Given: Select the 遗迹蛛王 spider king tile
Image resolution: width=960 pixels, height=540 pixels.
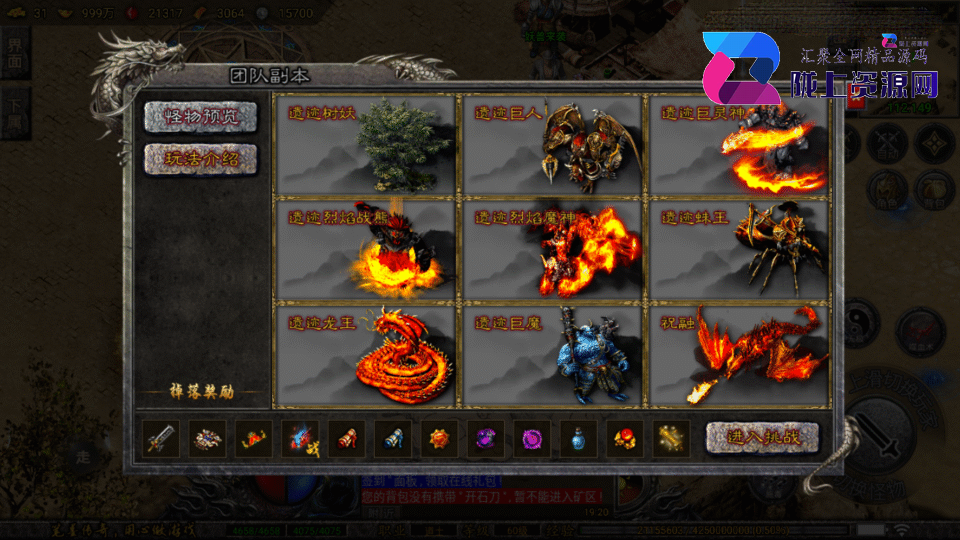Looking at the screenshot, I should (739, 249).
